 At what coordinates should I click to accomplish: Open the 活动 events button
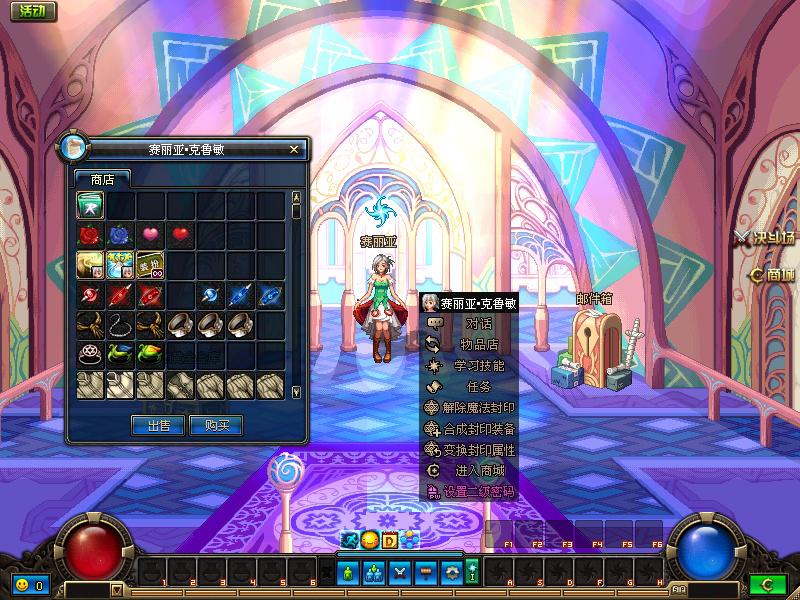click(x=30, y=11)
